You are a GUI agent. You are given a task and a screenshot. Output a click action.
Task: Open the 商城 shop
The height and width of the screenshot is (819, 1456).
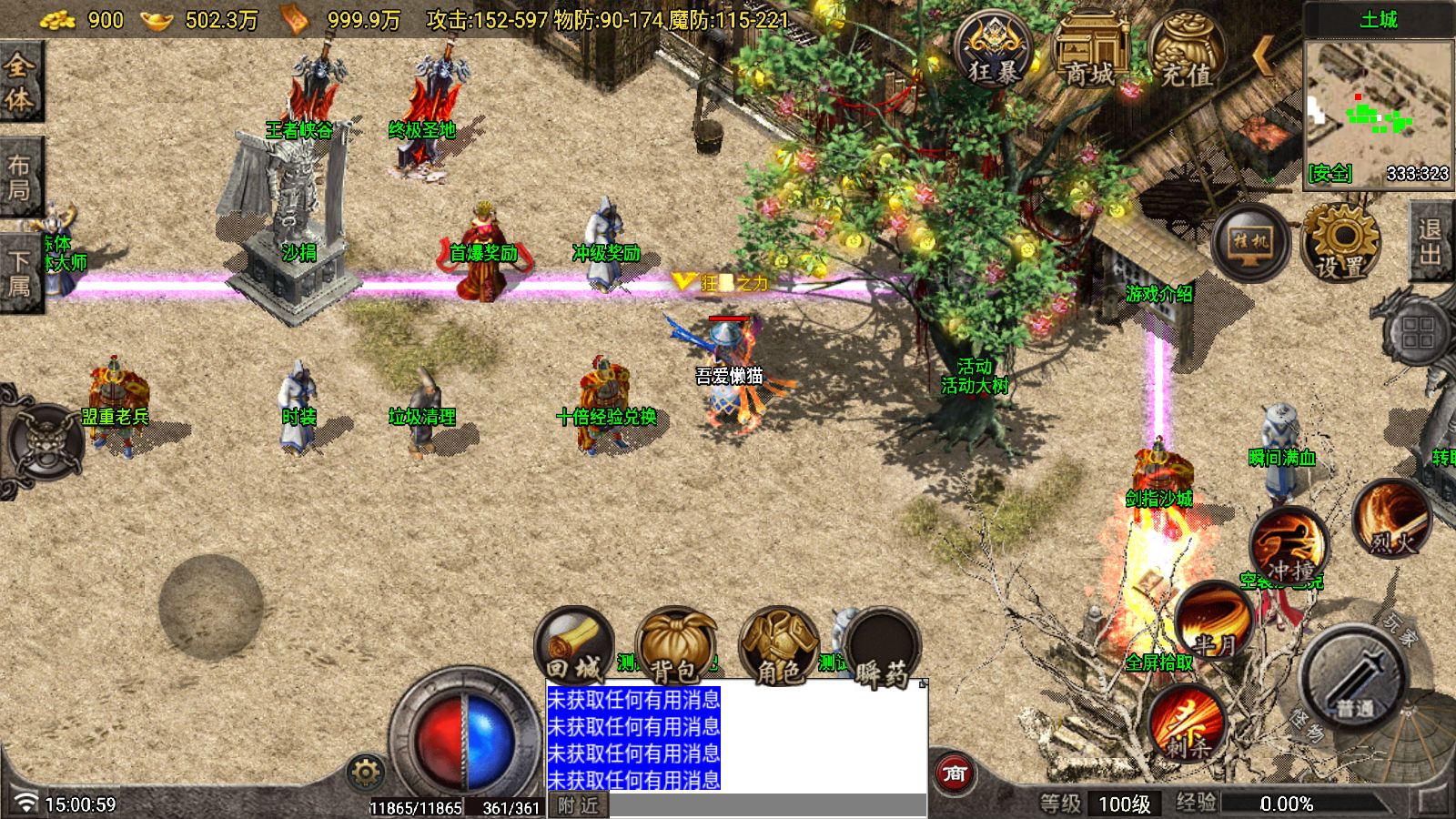click(1090, 50)
